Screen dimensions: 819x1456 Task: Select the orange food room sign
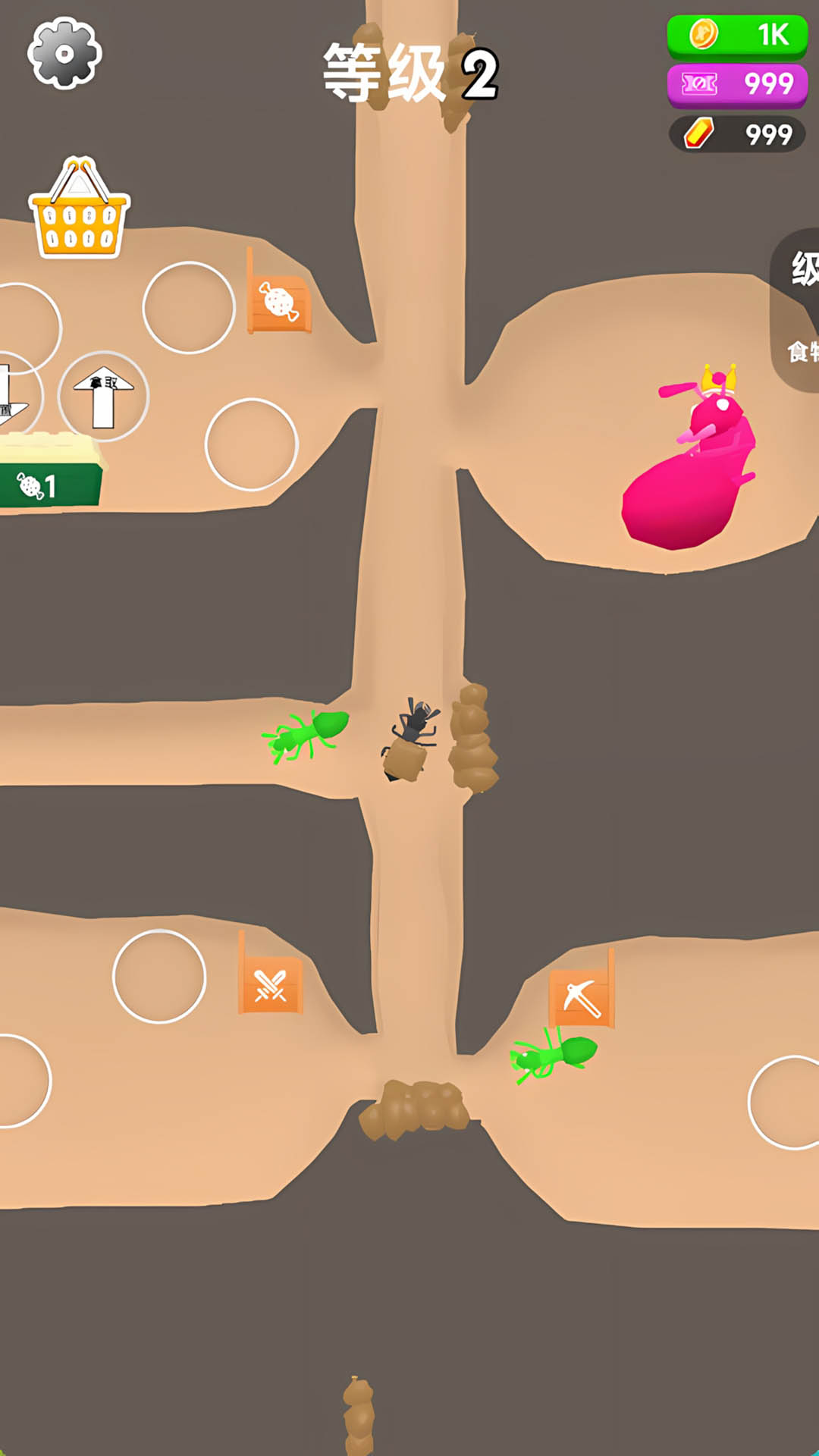tap(279, 303)
